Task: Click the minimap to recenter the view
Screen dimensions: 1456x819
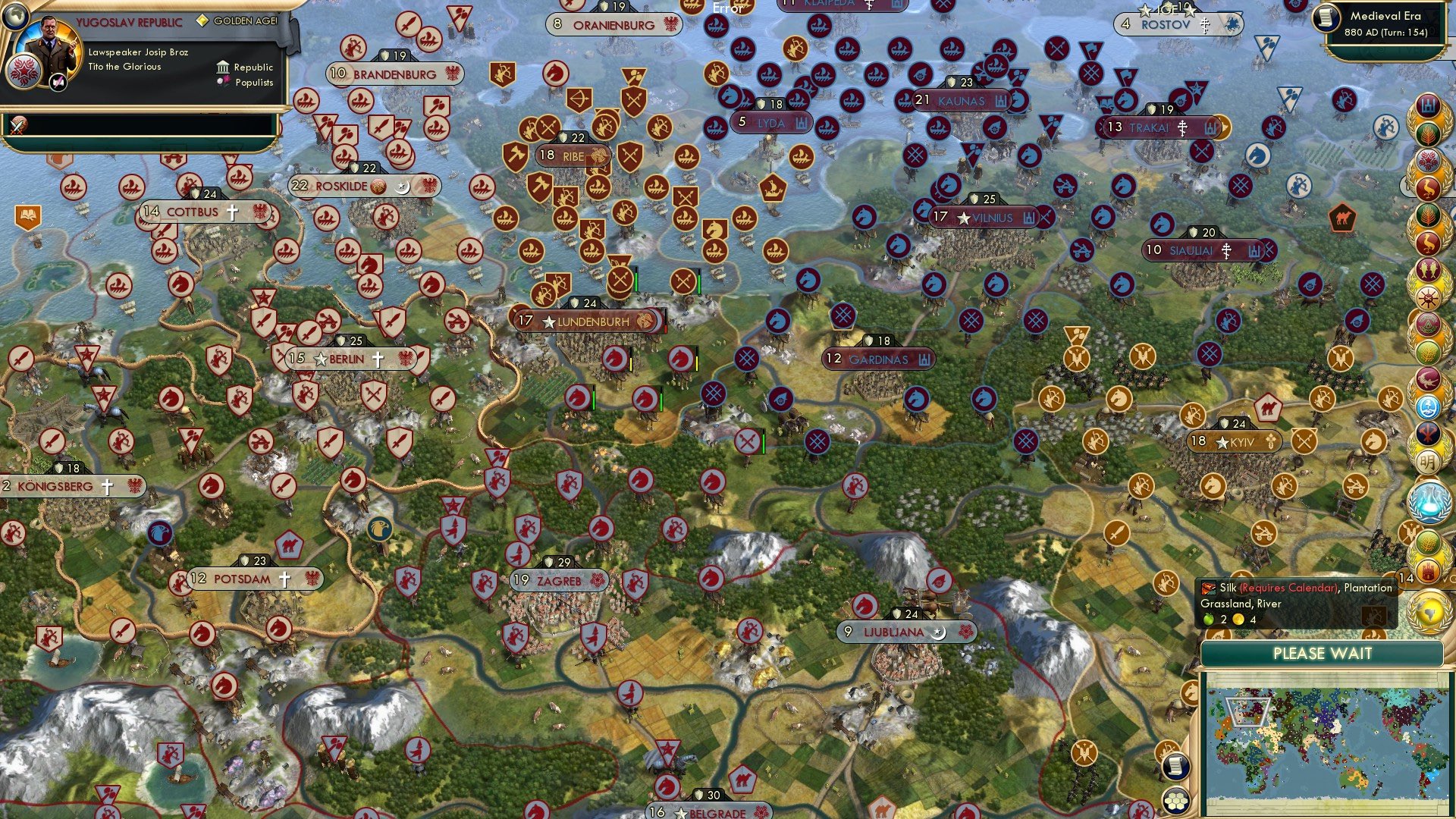Action: [x=1327, y=743]
